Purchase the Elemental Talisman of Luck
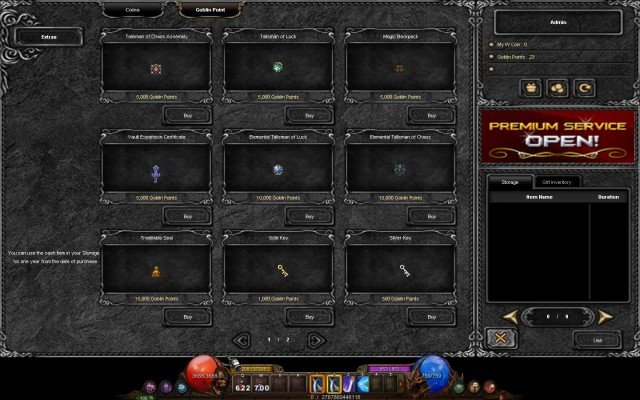This screenshot has height=400, width=640. tap(310, 216)
